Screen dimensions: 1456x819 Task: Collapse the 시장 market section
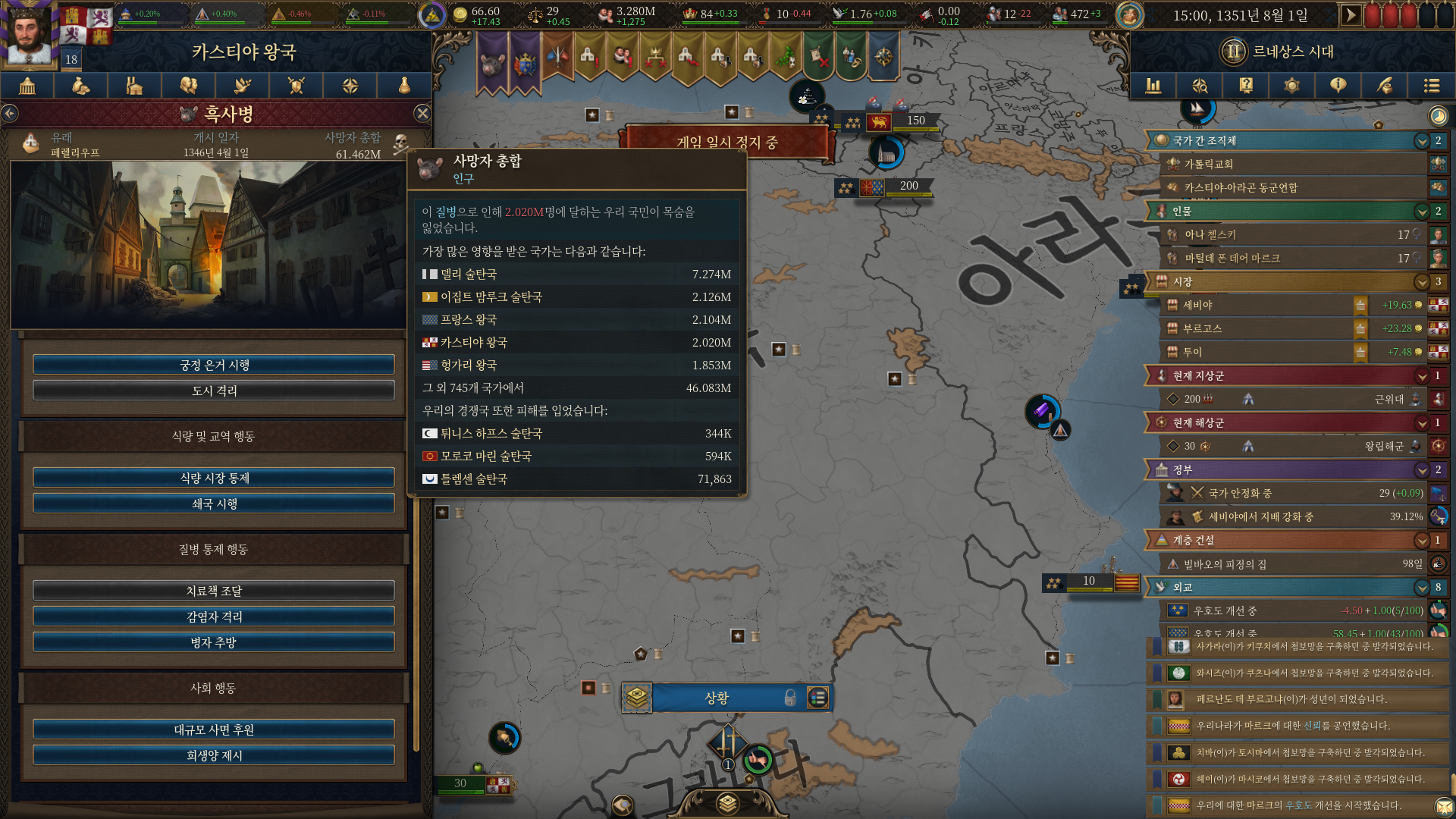[1422, 281]
